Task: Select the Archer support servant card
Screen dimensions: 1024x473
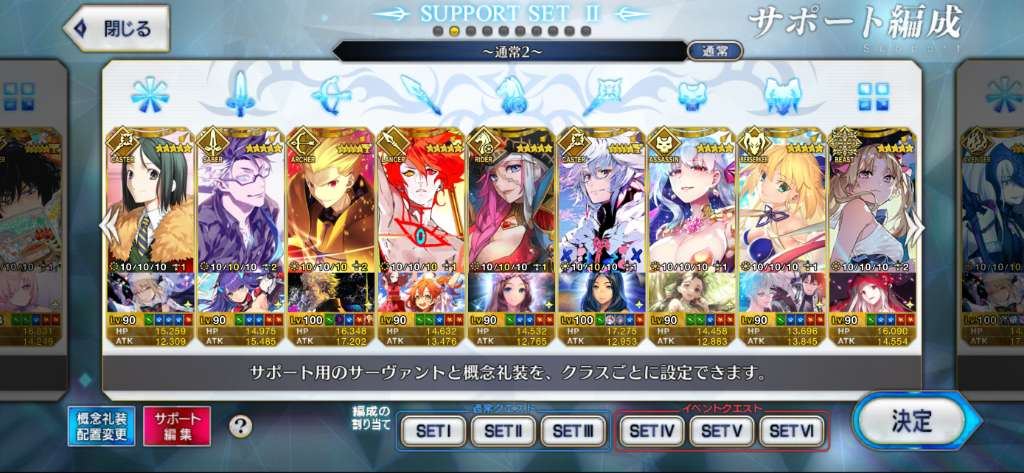Action: point(331,200)
